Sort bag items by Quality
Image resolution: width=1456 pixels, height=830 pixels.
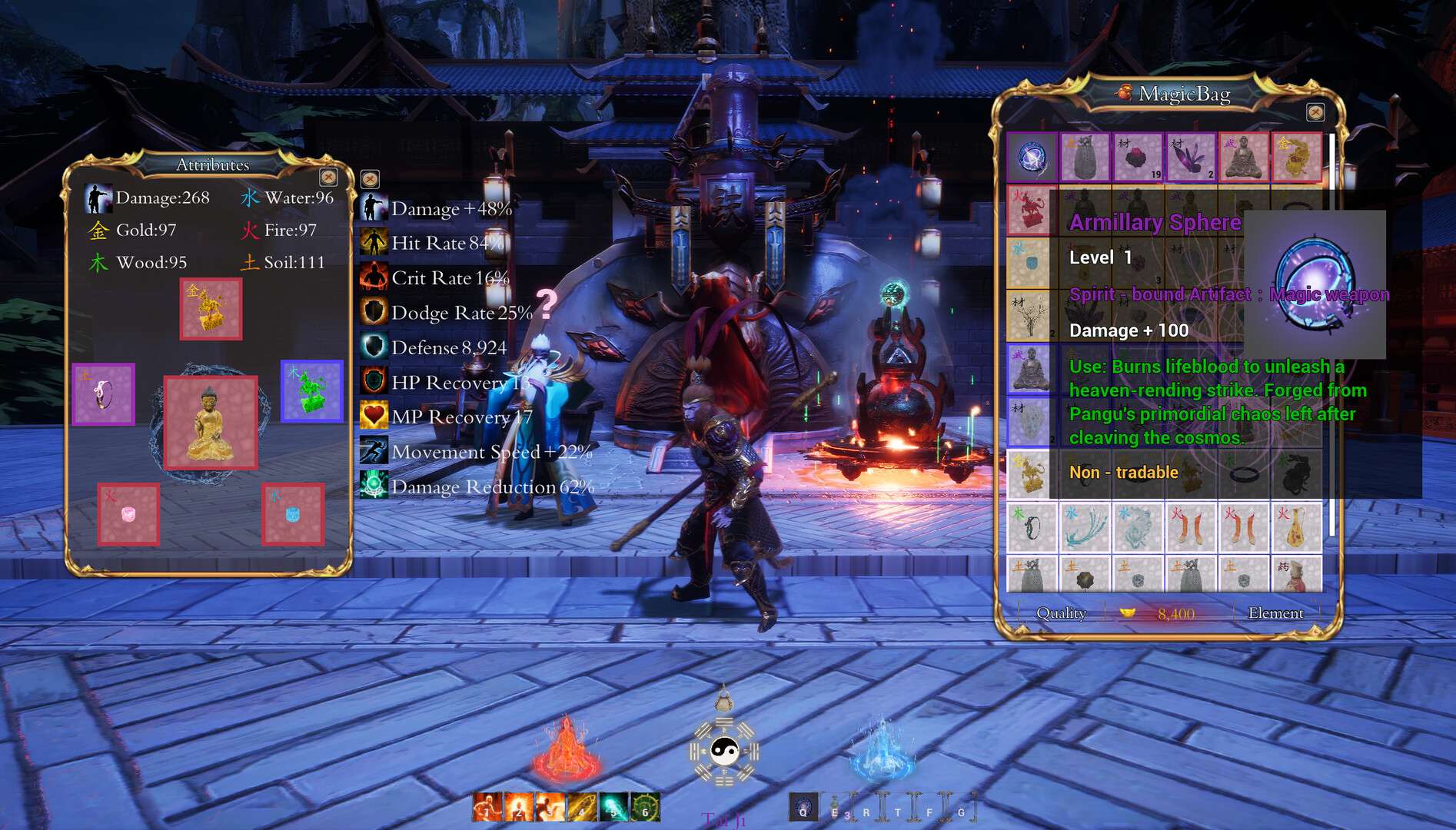click(1061, 613)
